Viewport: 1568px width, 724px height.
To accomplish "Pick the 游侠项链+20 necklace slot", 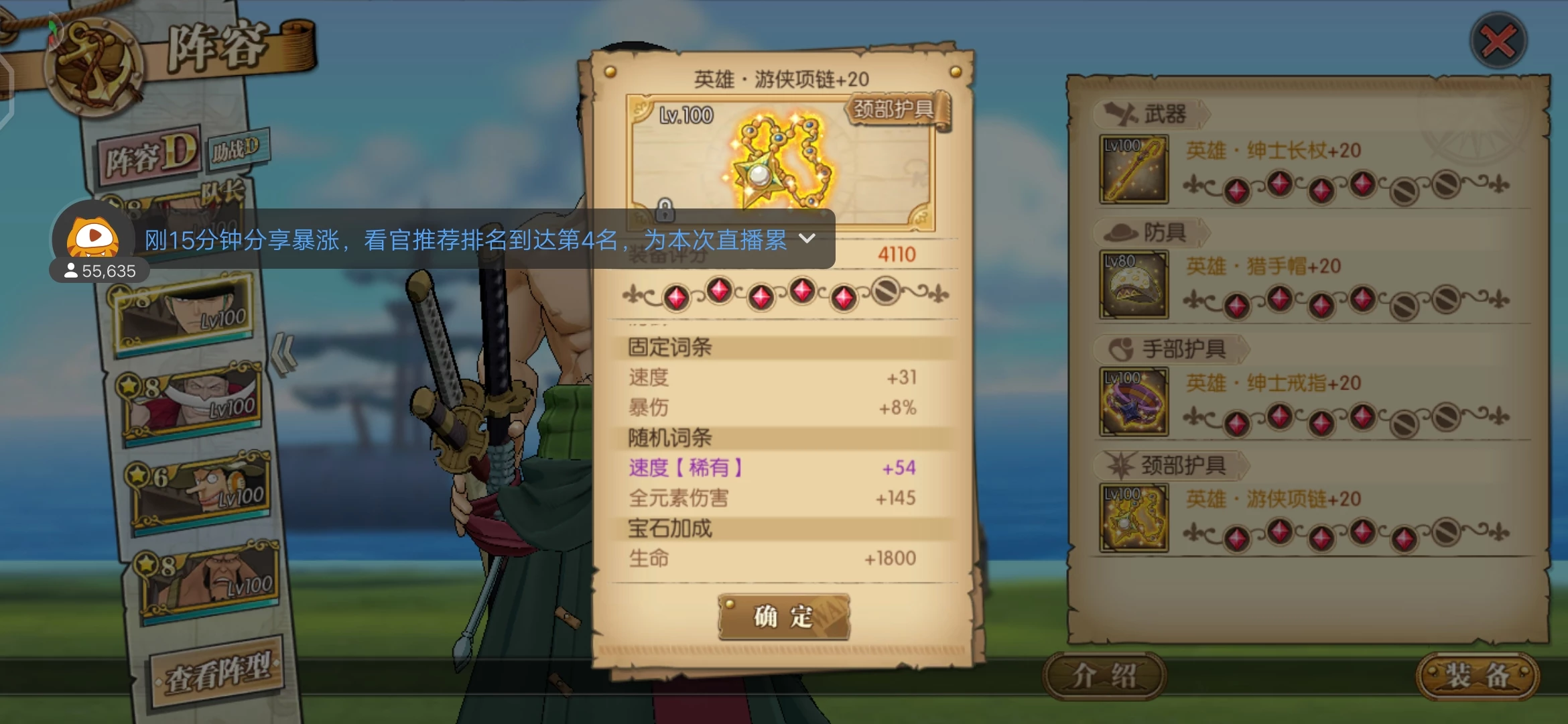I will click(1134, 518).
